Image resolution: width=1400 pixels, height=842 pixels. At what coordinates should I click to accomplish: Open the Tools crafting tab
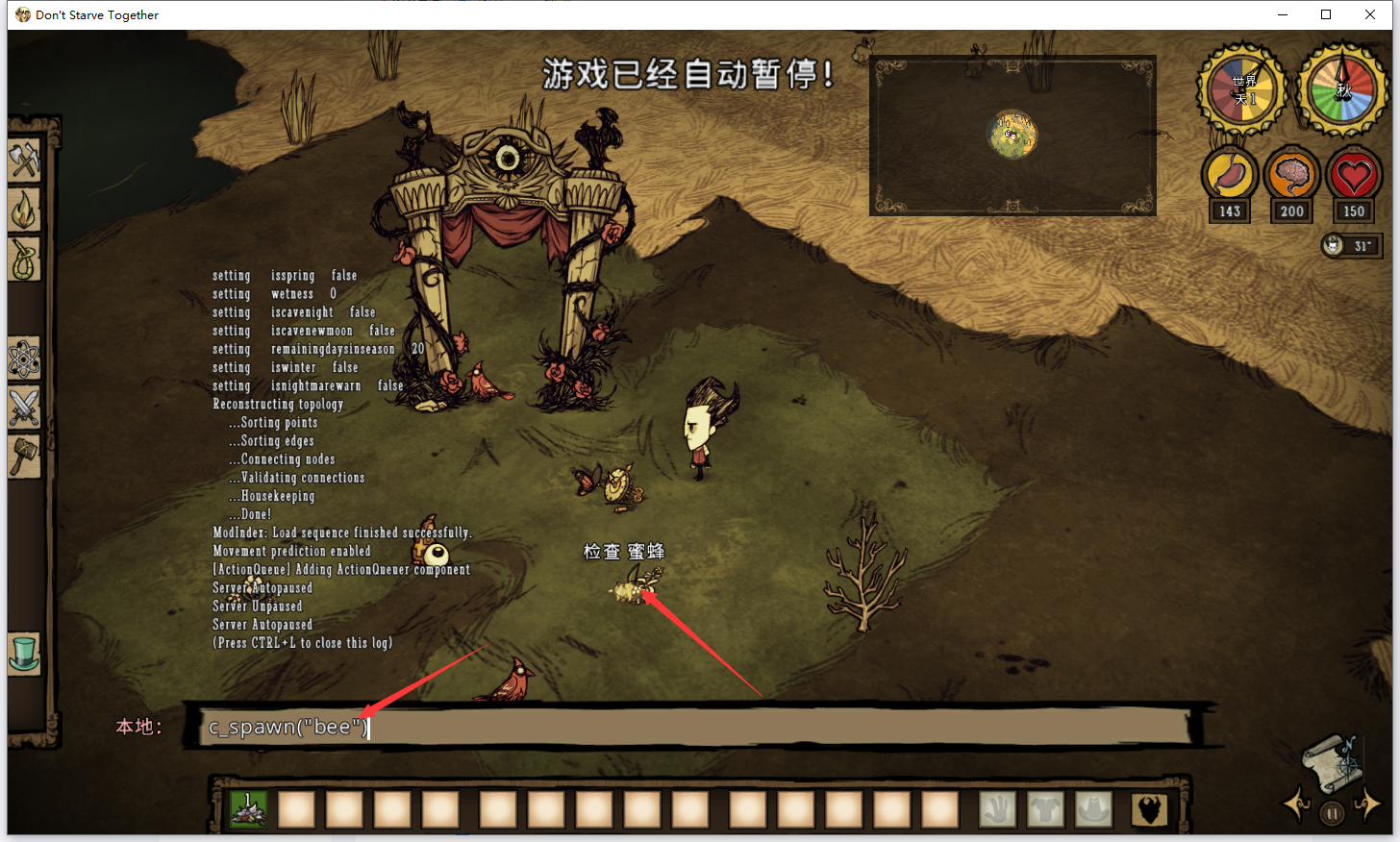[x=24, y=161]
